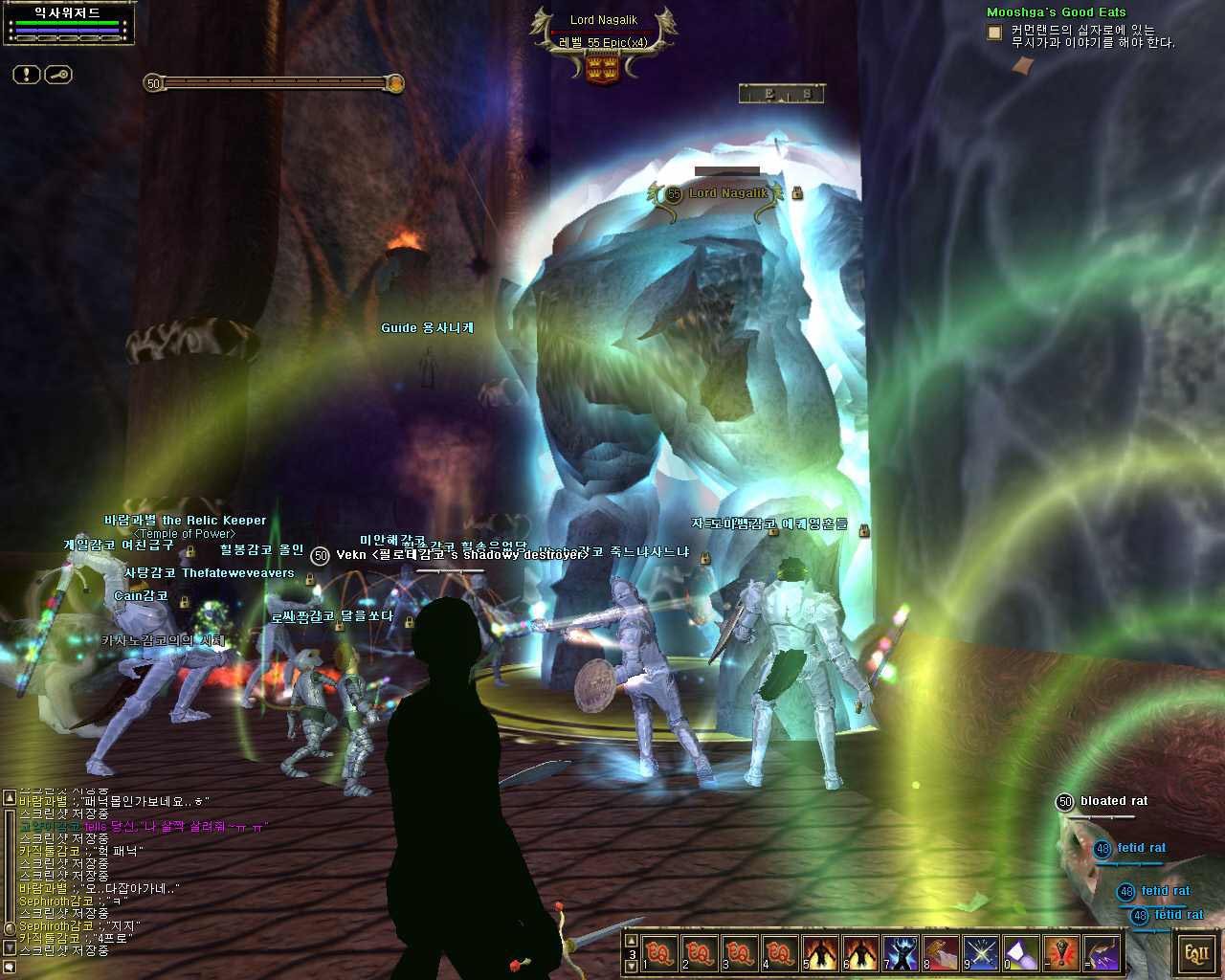This screenshot has width=1225, height=980.
Task: Use the flaming figure ability in slot 5
Action: (820, 954)
